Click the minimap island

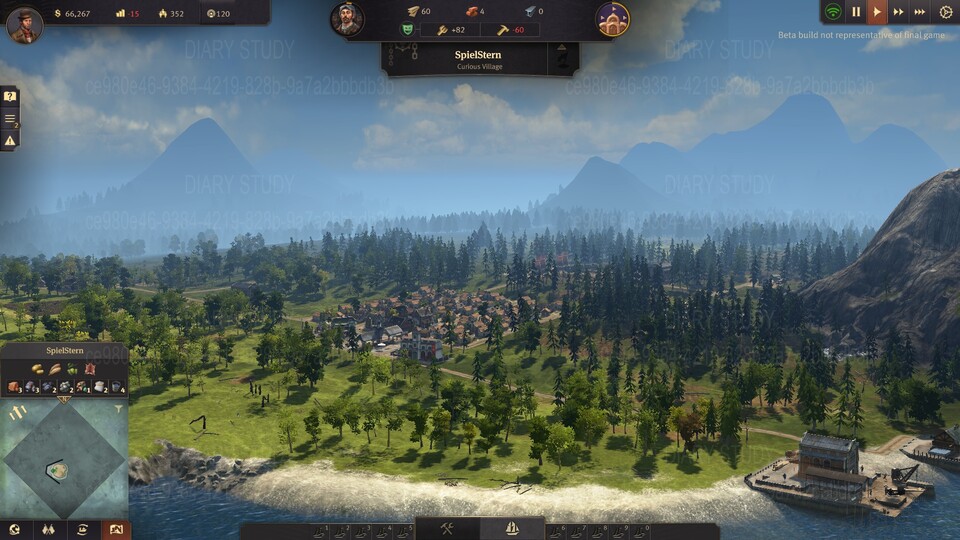tap(60, 467)
